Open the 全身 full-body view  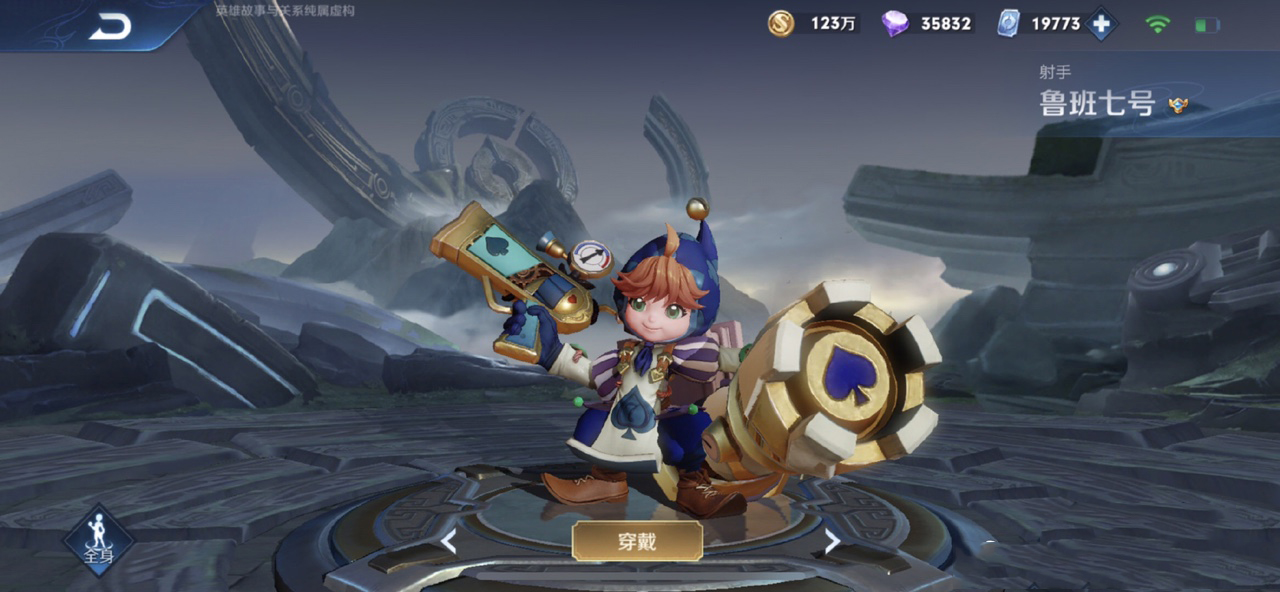98,539
